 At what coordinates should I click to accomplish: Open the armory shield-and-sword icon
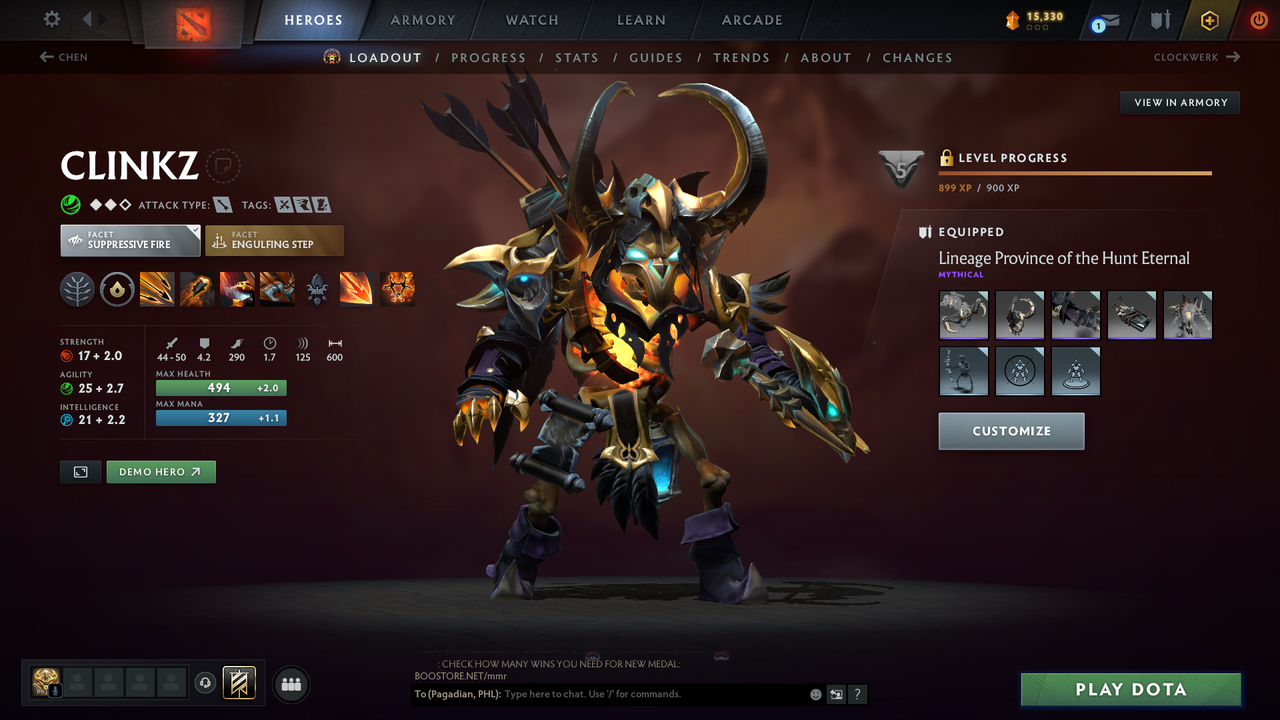tap(1161, 20)
